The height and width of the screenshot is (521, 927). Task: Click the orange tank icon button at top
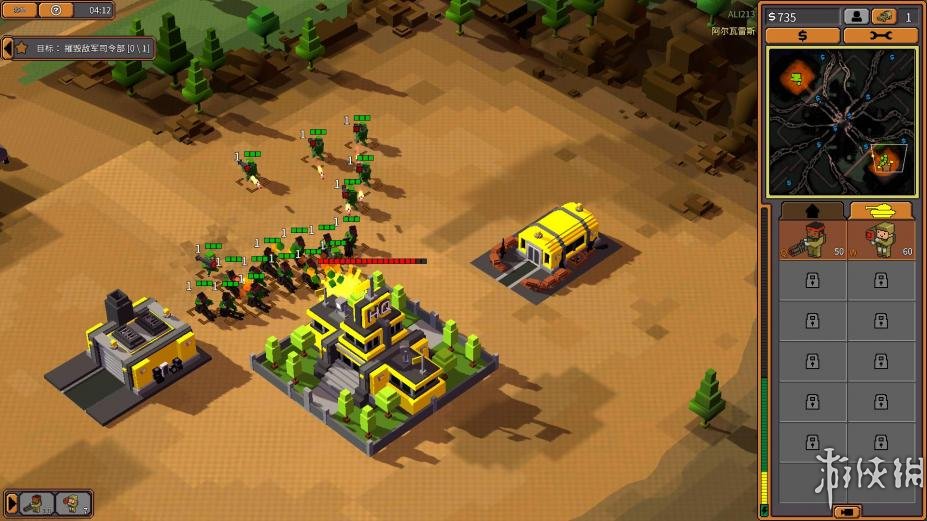pos(882,17)
